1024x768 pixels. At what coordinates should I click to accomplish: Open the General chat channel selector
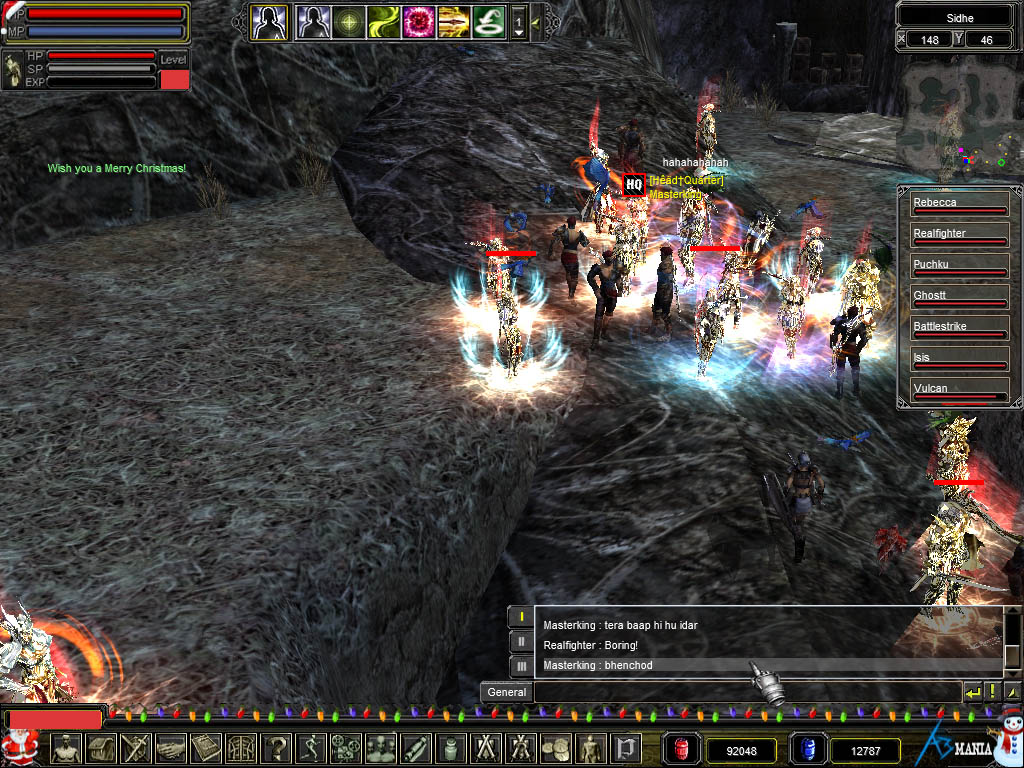[506, 692]
